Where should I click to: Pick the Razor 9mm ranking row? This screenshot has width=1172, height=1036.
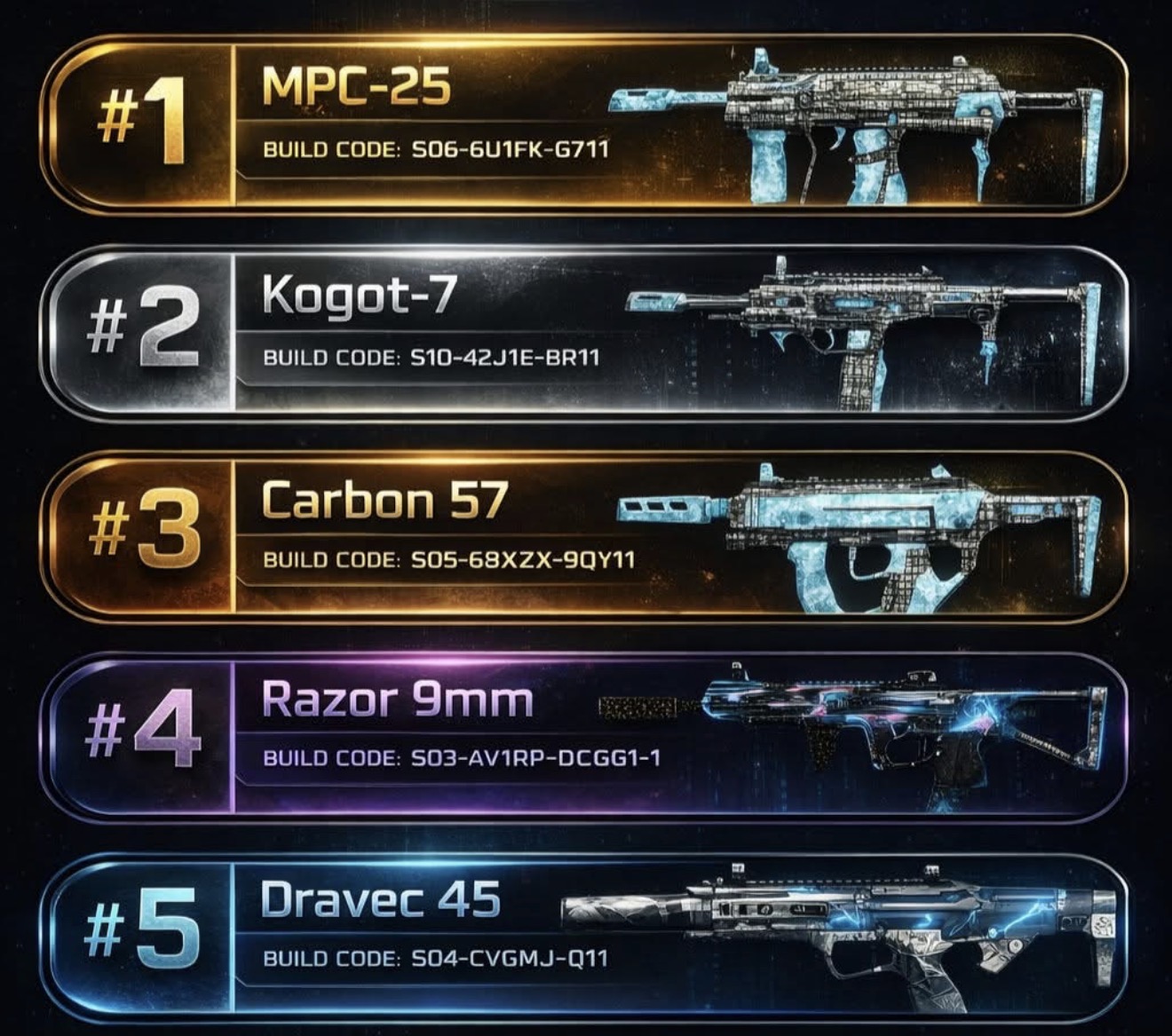(586, 735)
